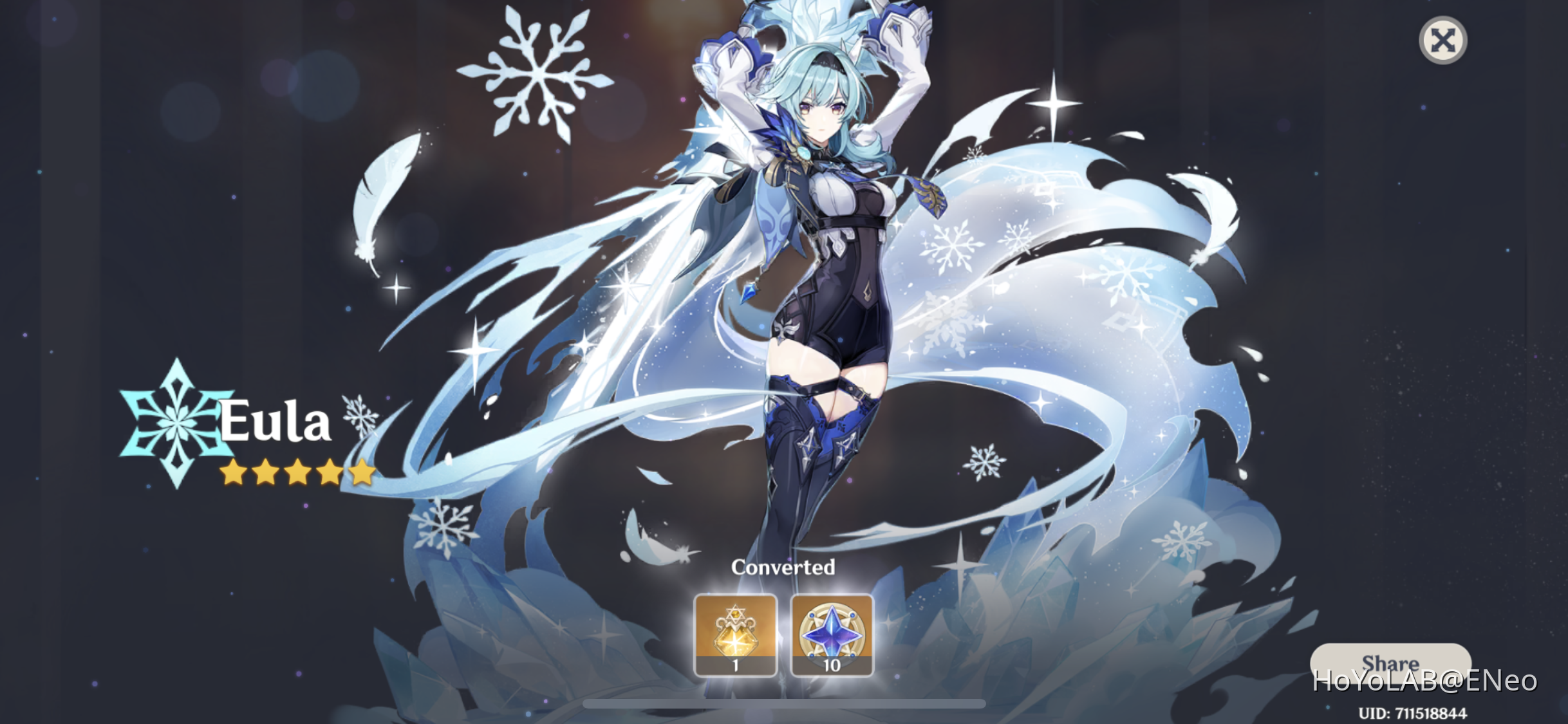The height and width of the screenshot is (724, 1568).
Task: Tap the circled X dismiss icon
Action: pos(1443,41)
